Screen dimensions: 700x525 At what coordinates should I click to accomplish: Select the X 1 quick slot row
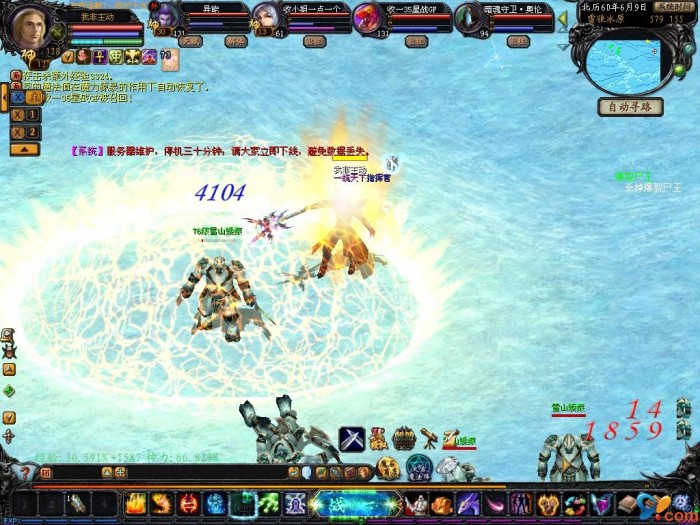(26, 115)
